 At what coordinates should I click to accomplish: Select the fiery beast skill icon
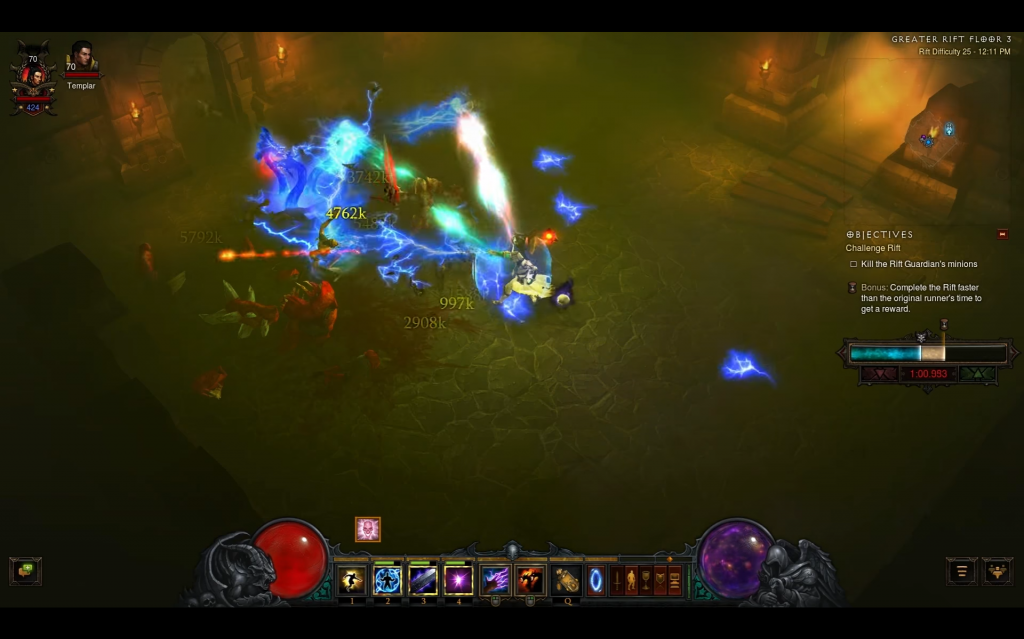(530, 580)
